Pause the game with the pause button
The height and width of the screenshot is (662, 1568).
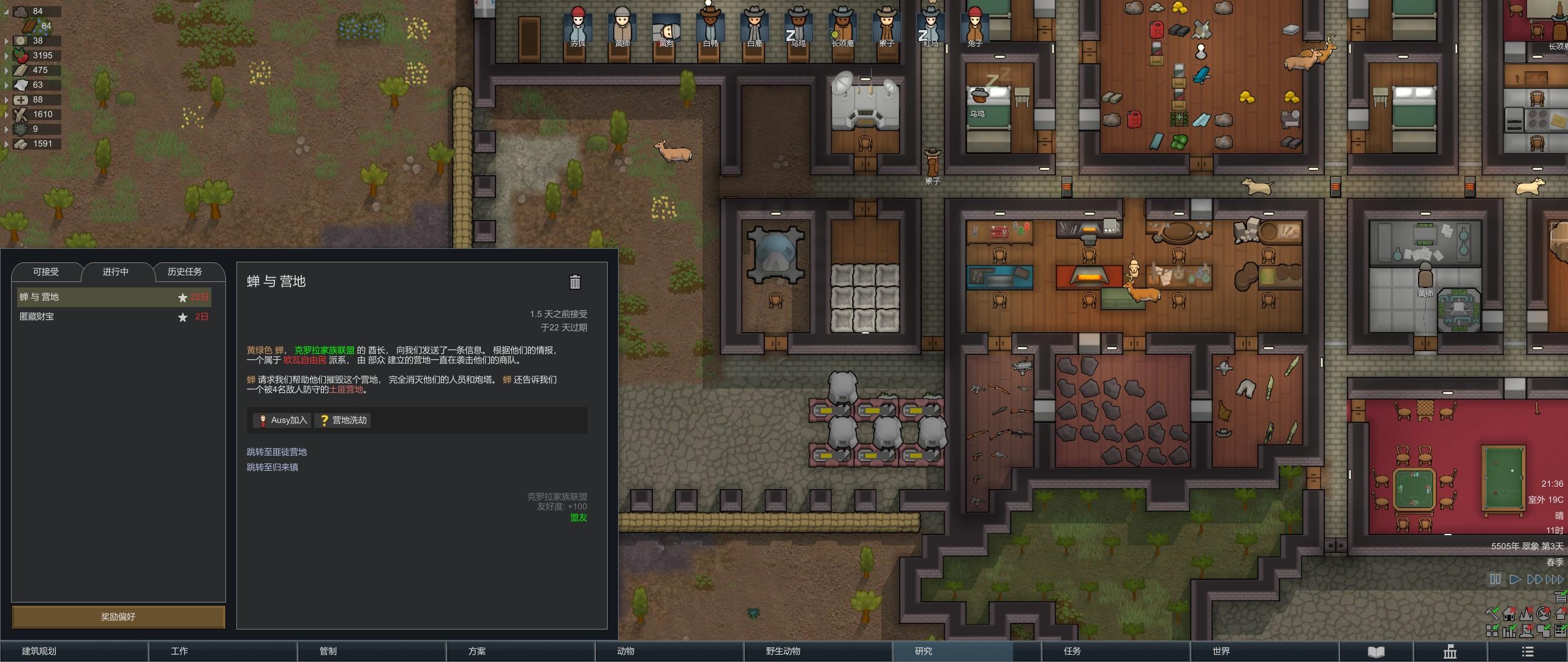1495,579
